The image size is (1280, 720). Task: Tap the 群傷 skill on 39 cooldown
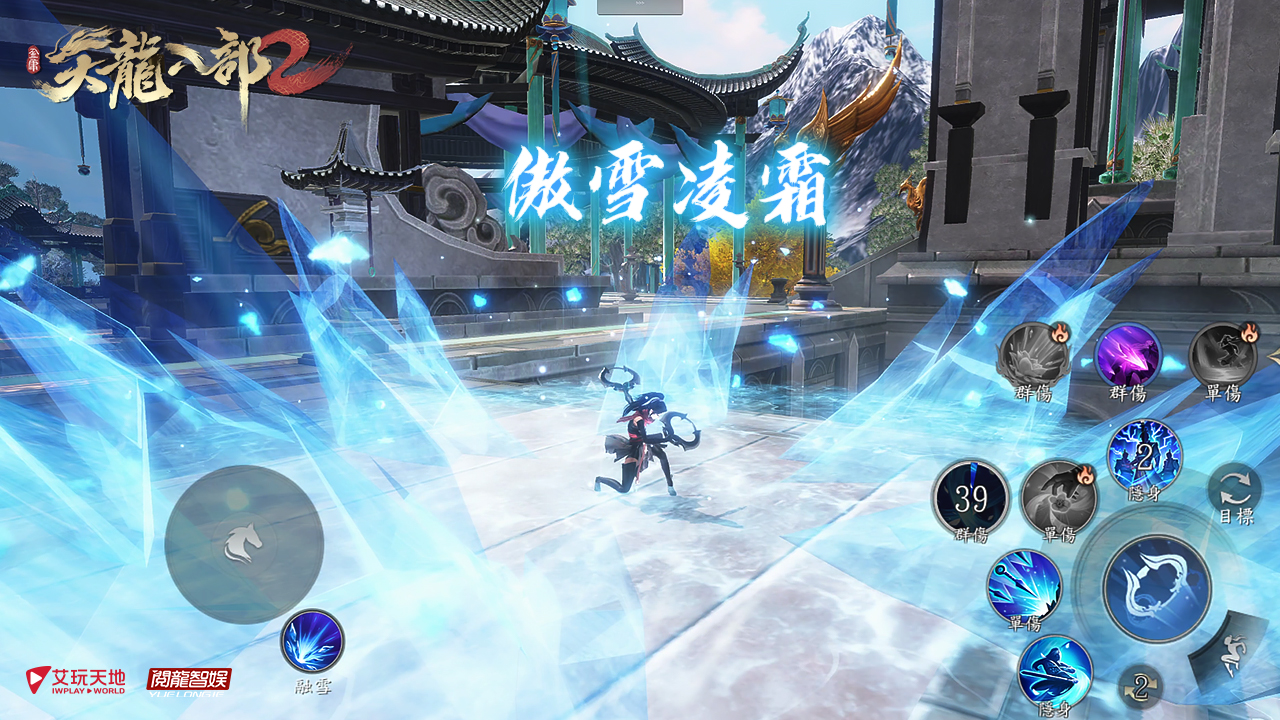pos(970,497)
